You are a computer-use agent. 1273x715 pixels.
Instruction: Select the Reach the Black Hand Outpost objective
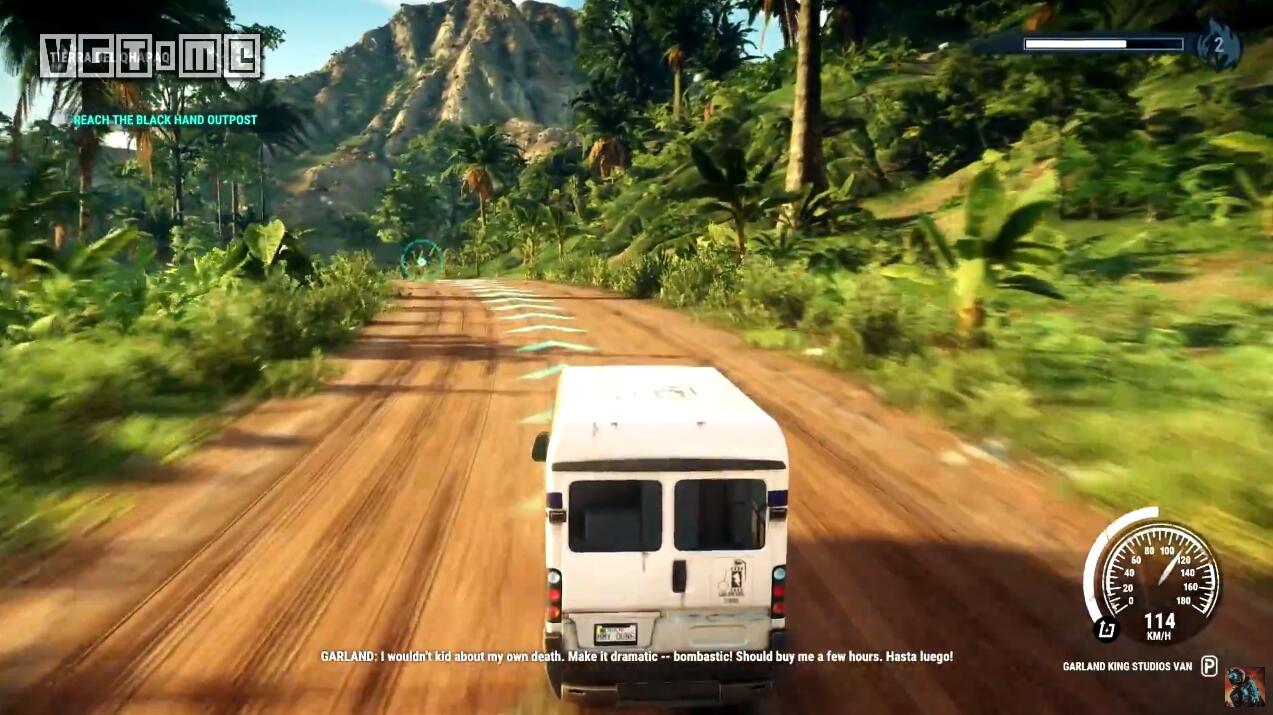point(165,120)
